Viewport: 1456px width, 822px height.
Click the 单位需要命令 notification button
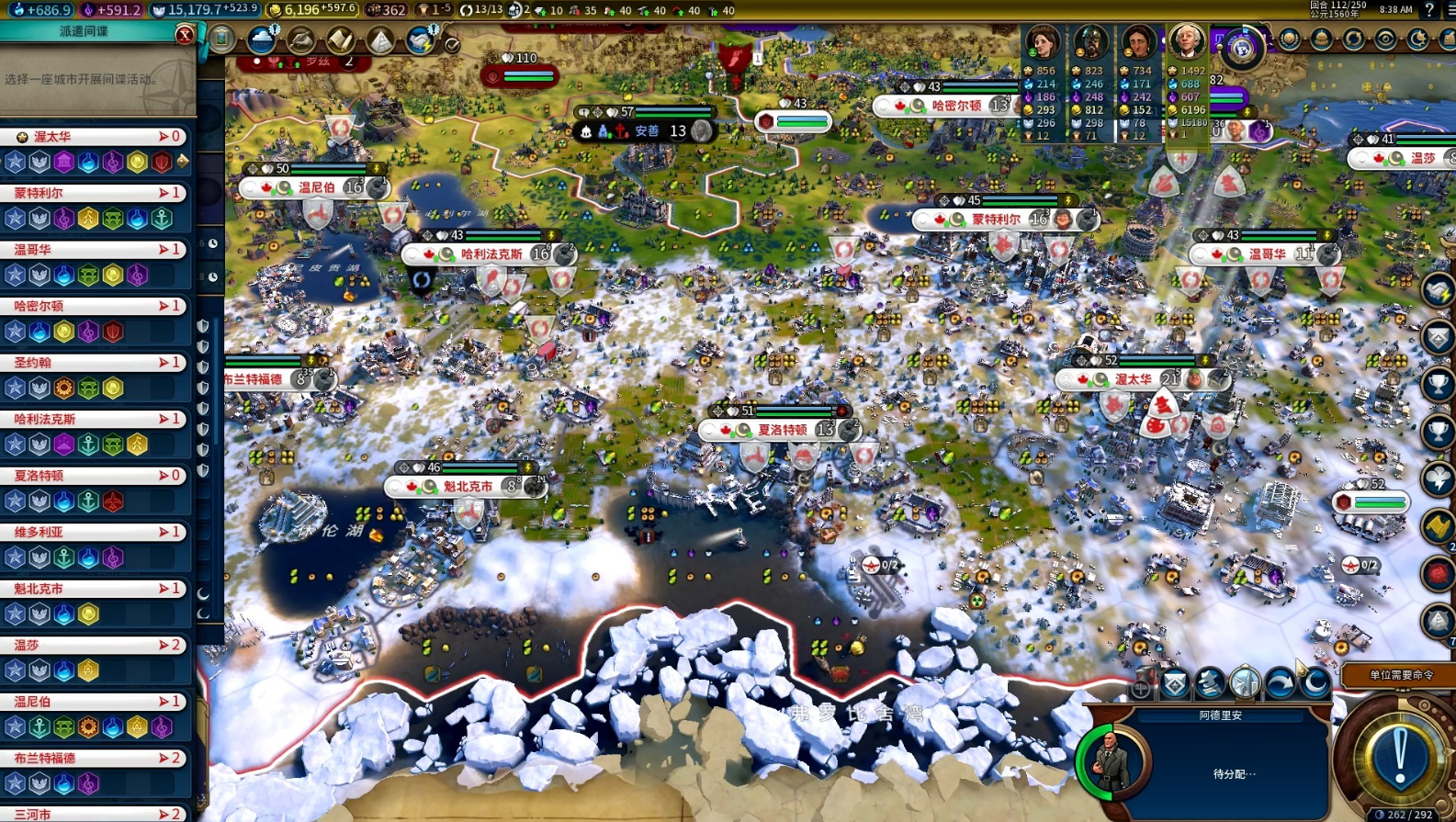1399,675
